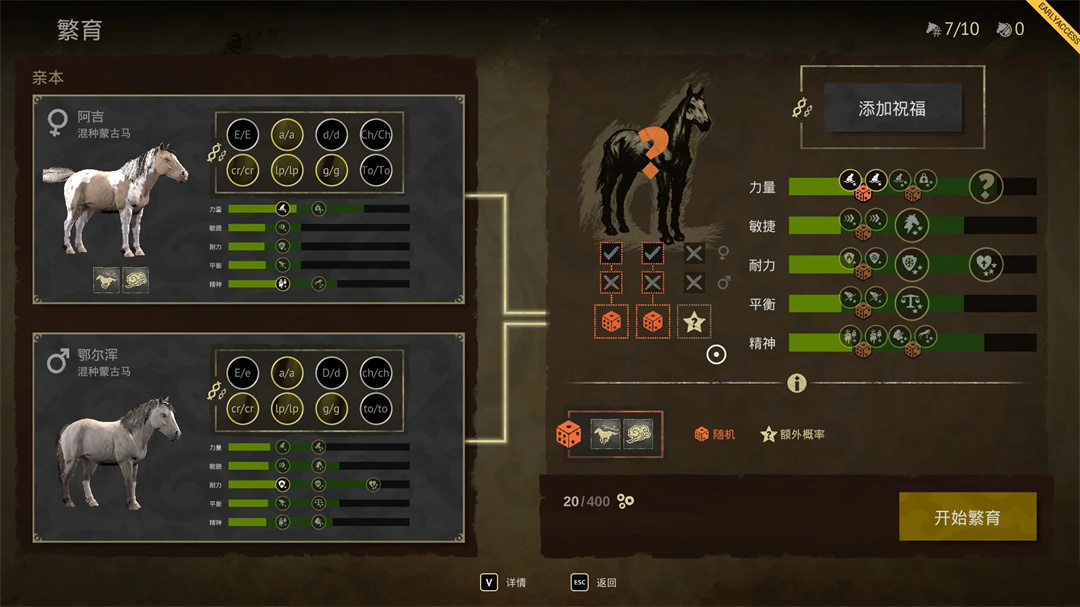This screenshot has height=607, width=1080.
Task: Click the scales trait icon on 平衡 bar
Action: 911,303
